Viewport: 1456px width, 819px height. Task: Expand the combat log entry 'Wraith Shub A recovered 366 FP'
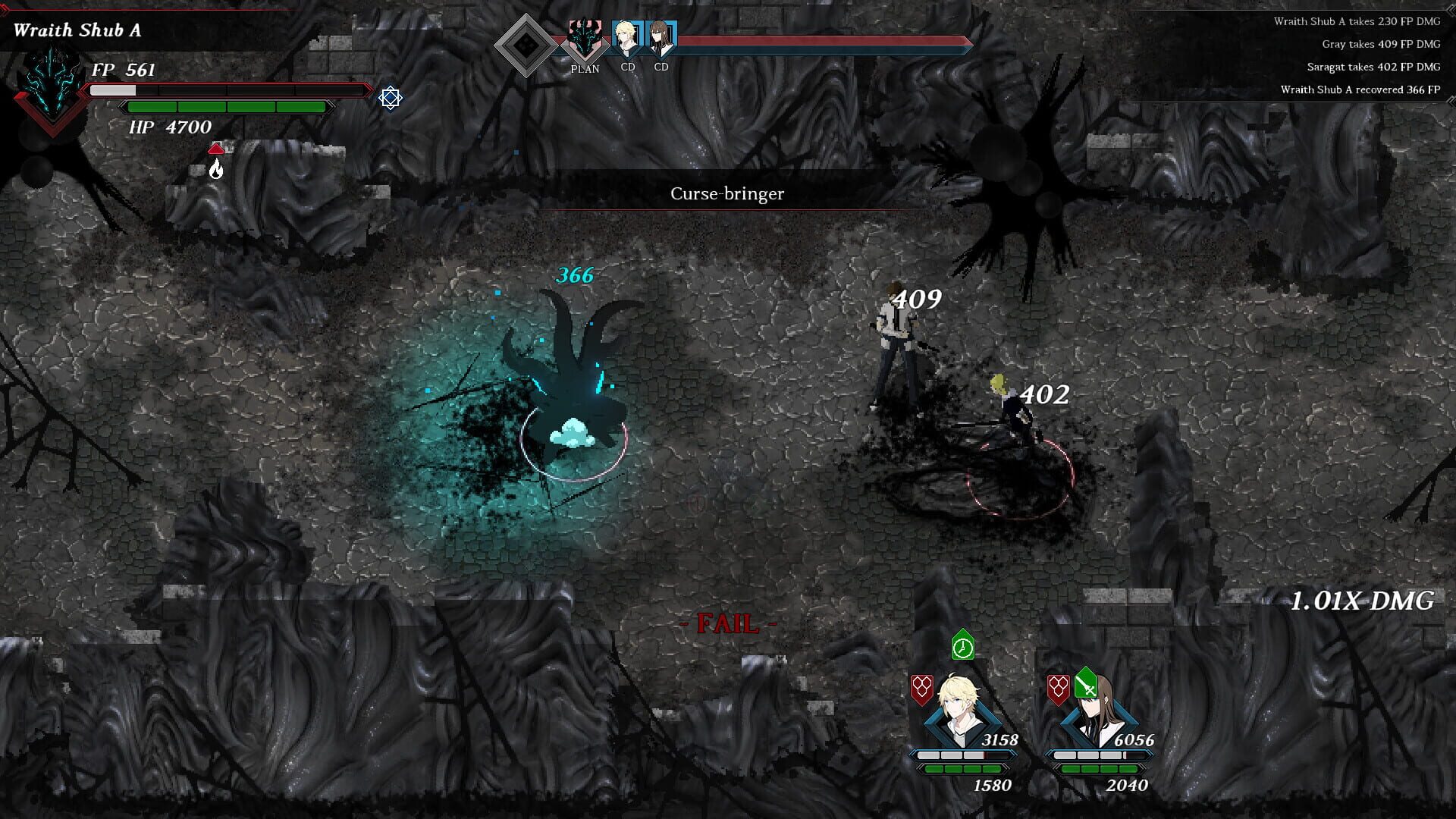pyautogui.click(x=1361, y=89)
